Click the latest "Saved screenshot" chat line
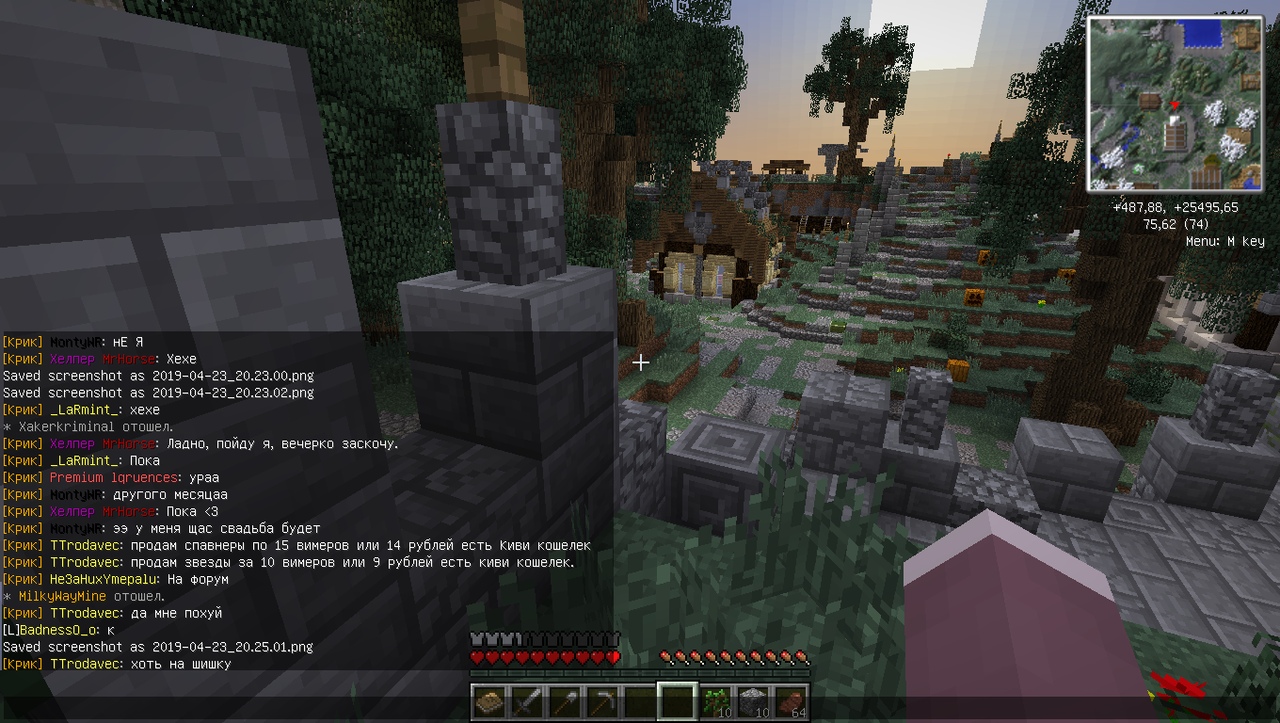This screenshot has height=723, width=1280. point(158,647)
